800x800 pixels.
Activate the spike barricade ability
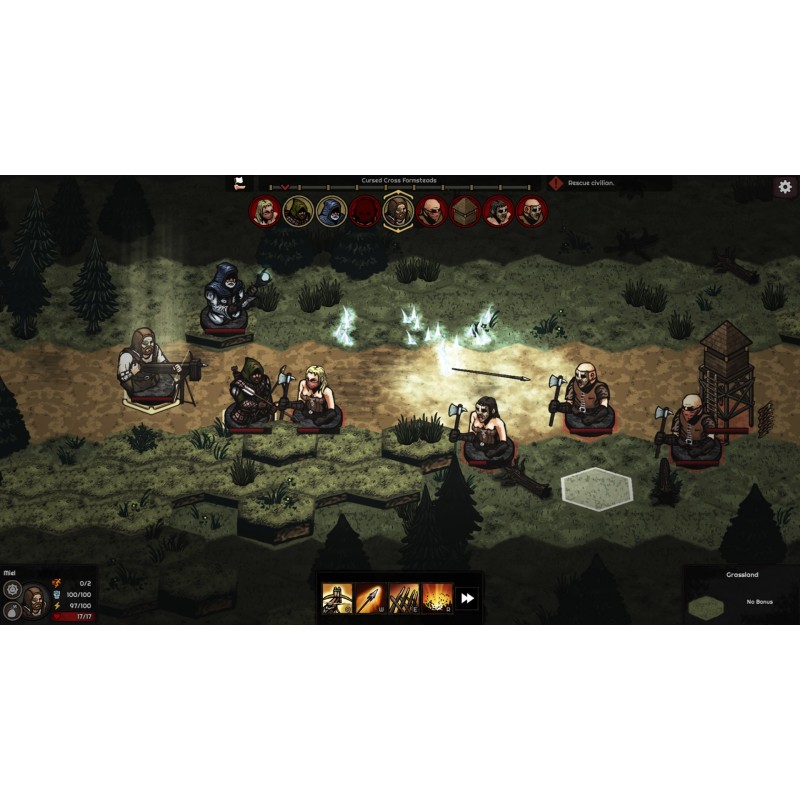403,598
